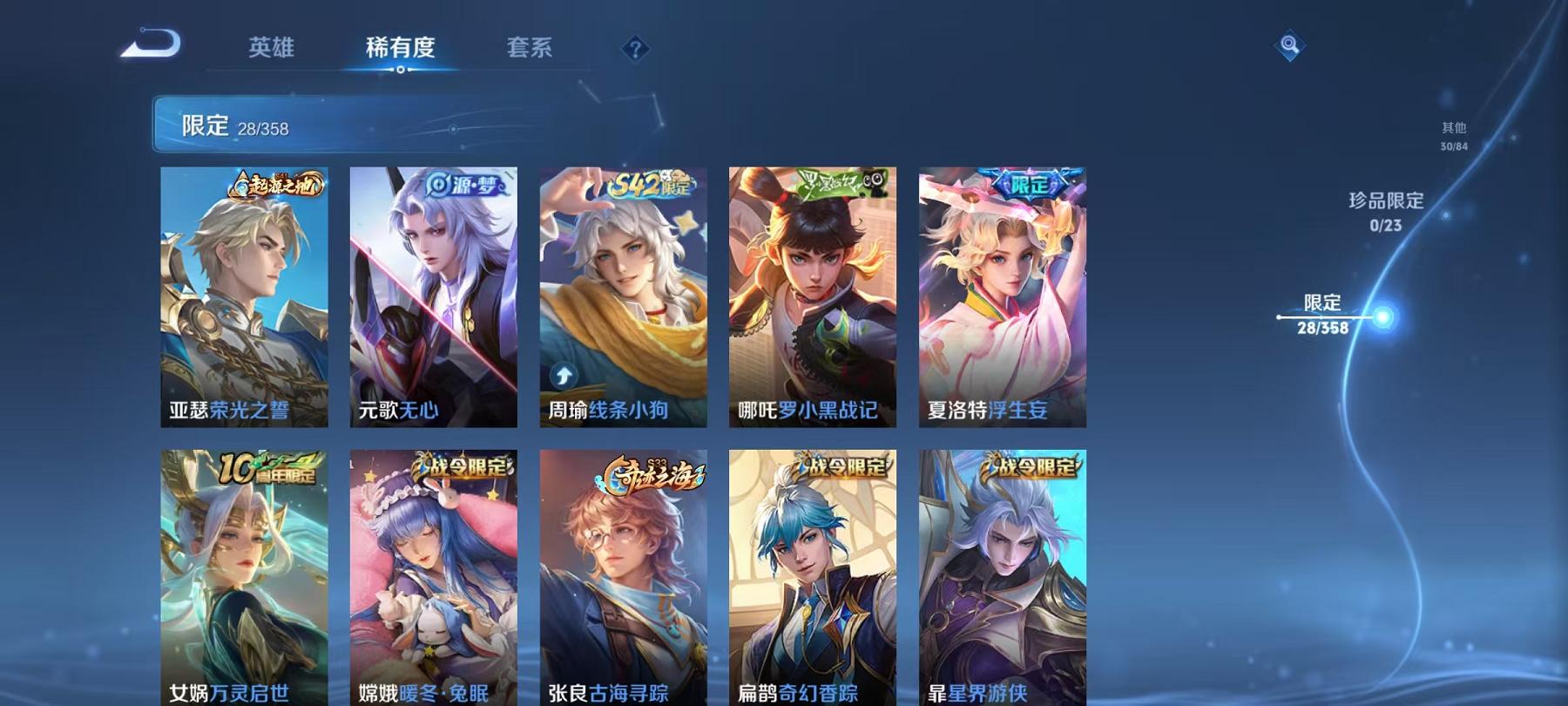Click the 源·梦 badge on 元歌's card
Viewport: 1568px width, 706px height.
pos(464,185)
